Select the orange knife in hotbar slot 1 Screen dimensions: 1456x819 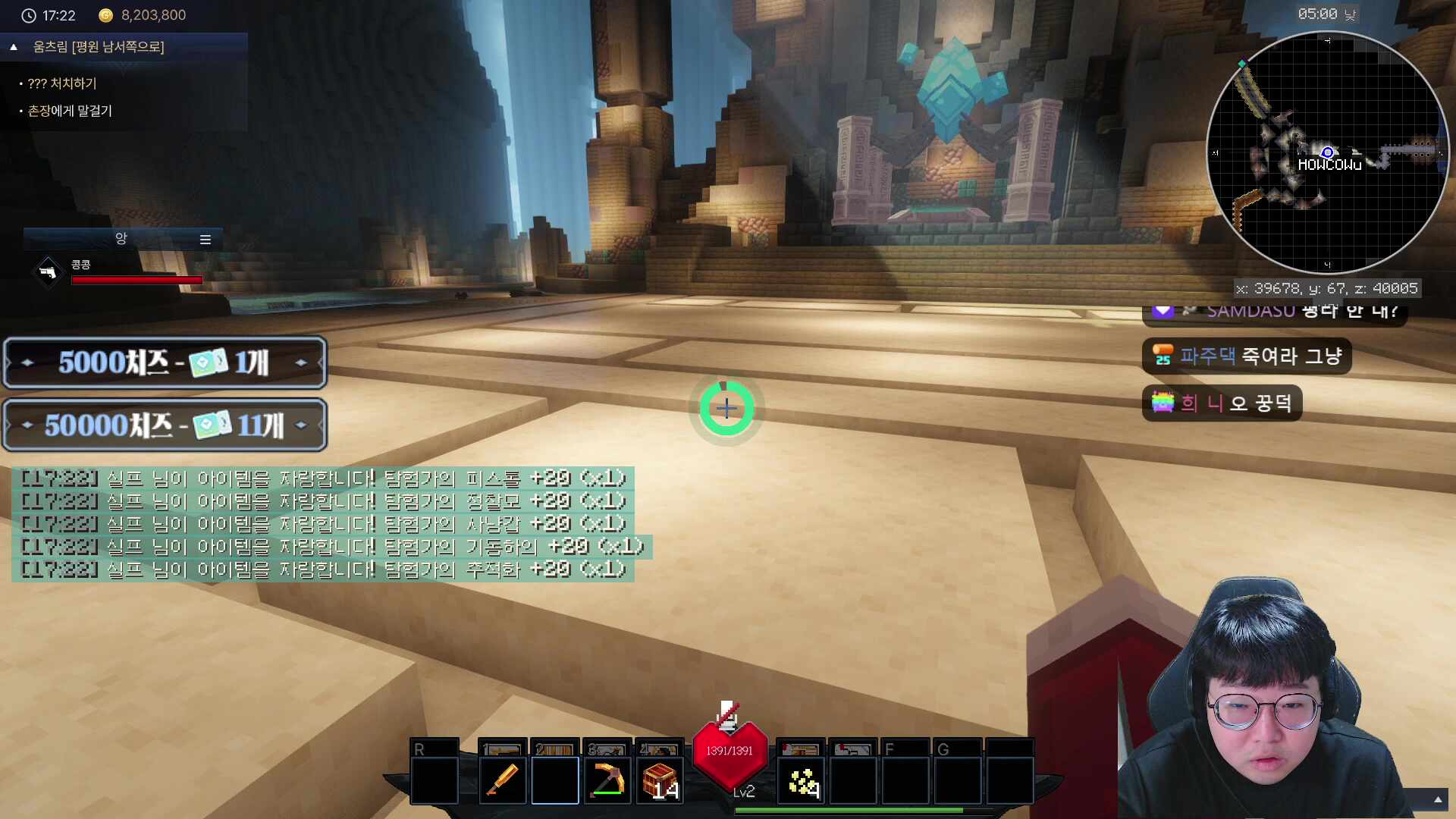[502, 780]
